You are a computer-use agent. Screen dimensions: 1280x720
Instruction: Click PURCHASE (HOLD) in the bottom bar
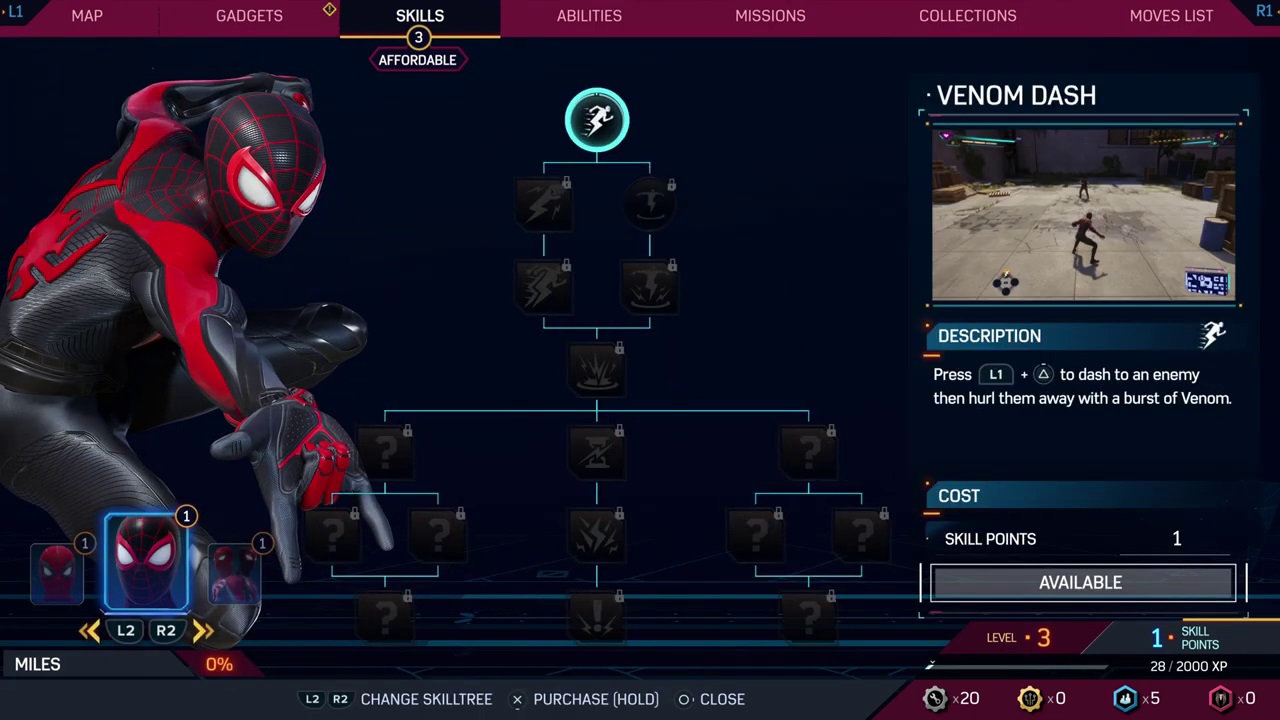[x=596, y=699]
